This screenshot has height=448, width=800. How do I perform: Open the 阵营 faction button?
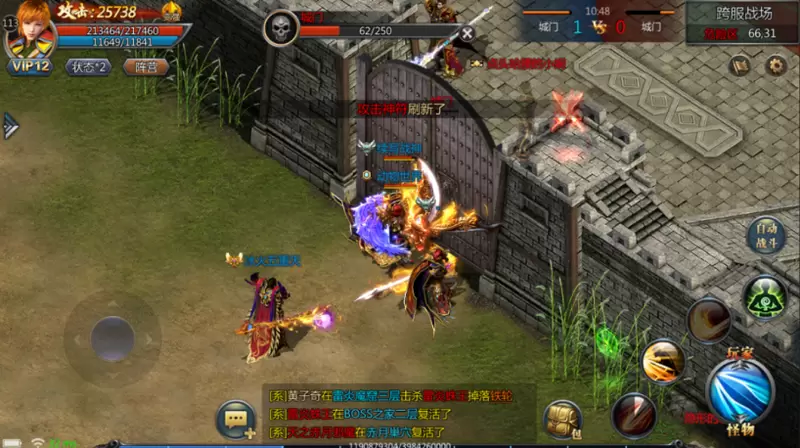pos(145,67)
